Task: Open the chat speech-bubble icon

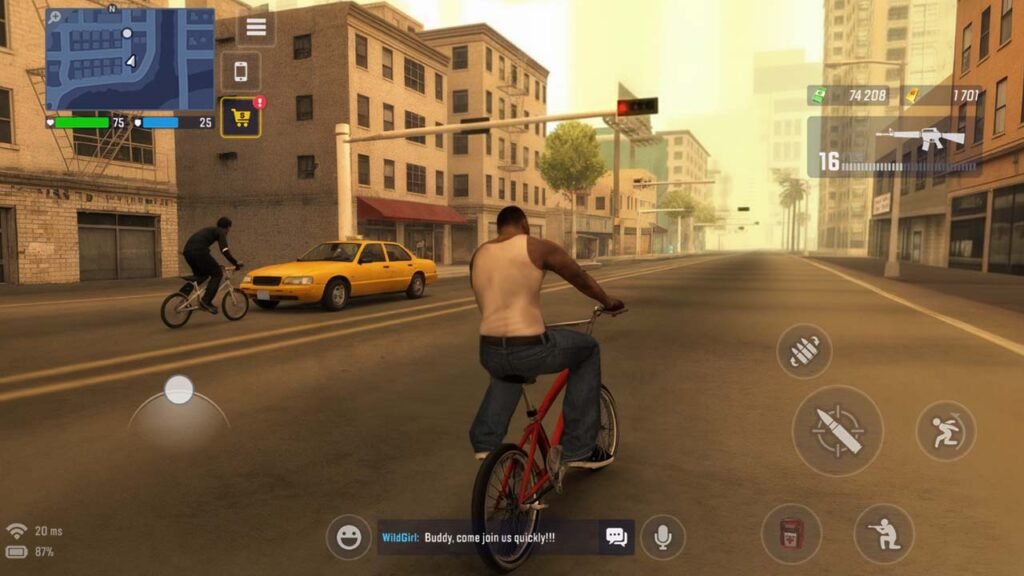Action: point(616,537)
